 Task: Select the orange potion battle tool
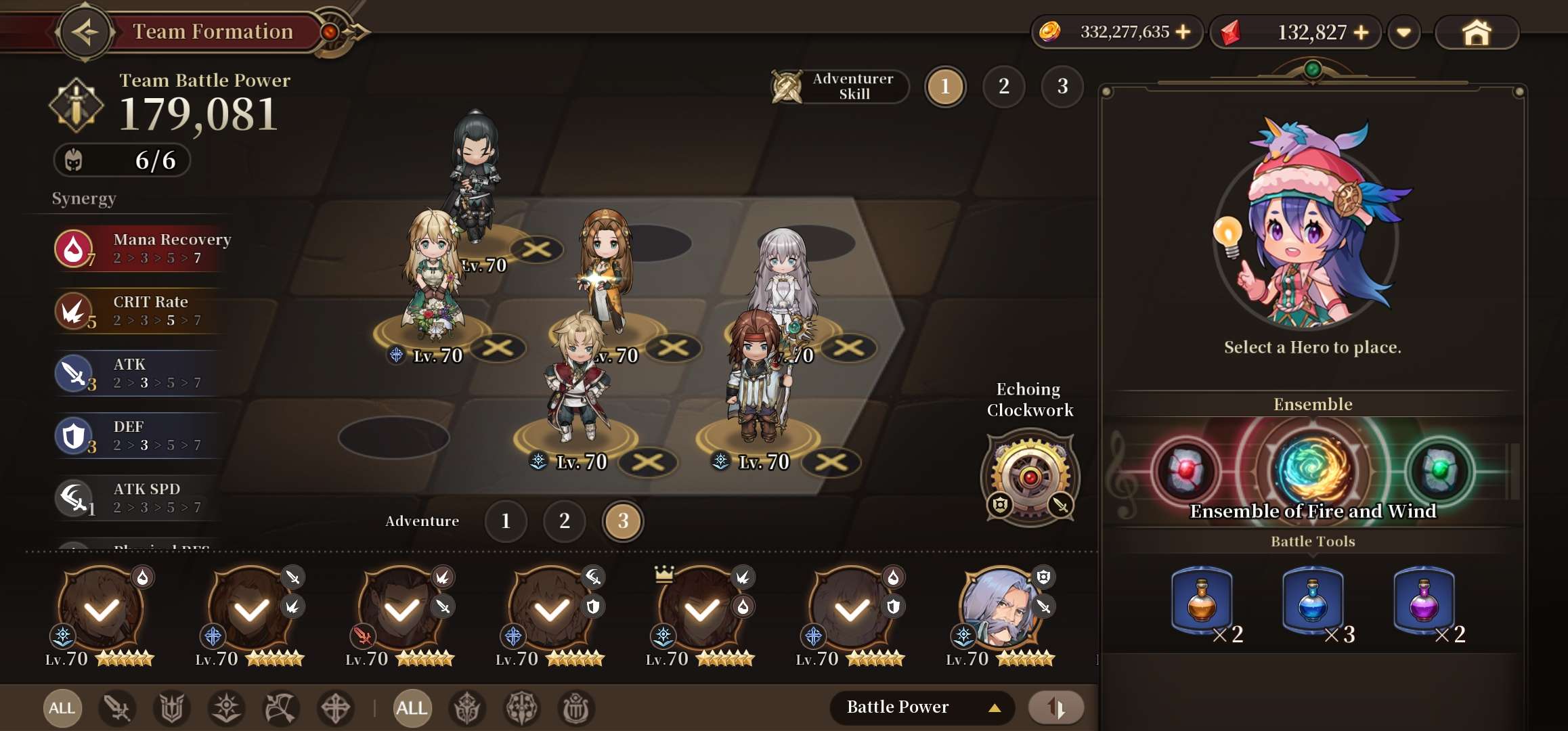tap(1202, 600)
